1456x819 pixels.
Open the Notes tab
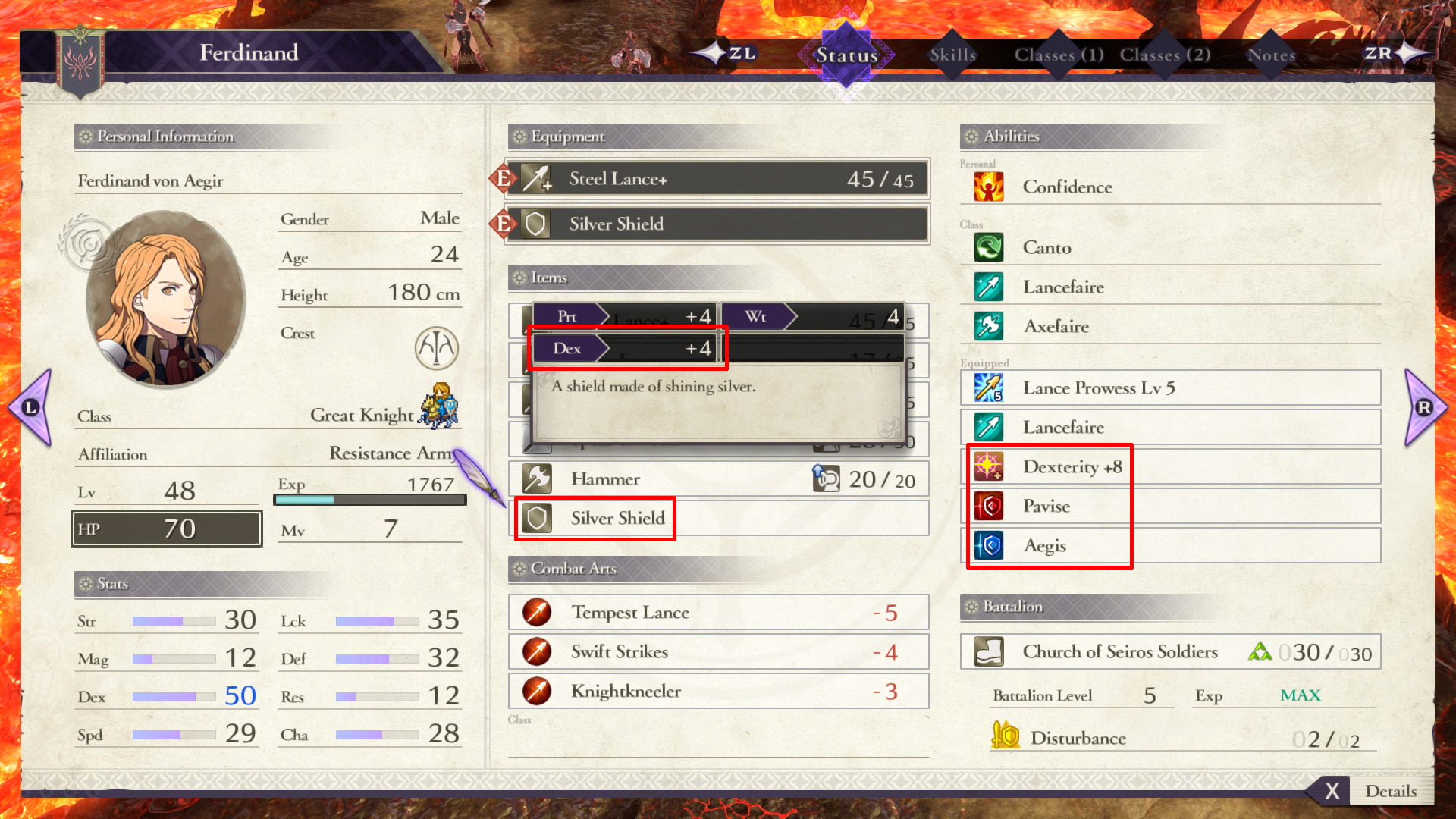coord(1271,55)
